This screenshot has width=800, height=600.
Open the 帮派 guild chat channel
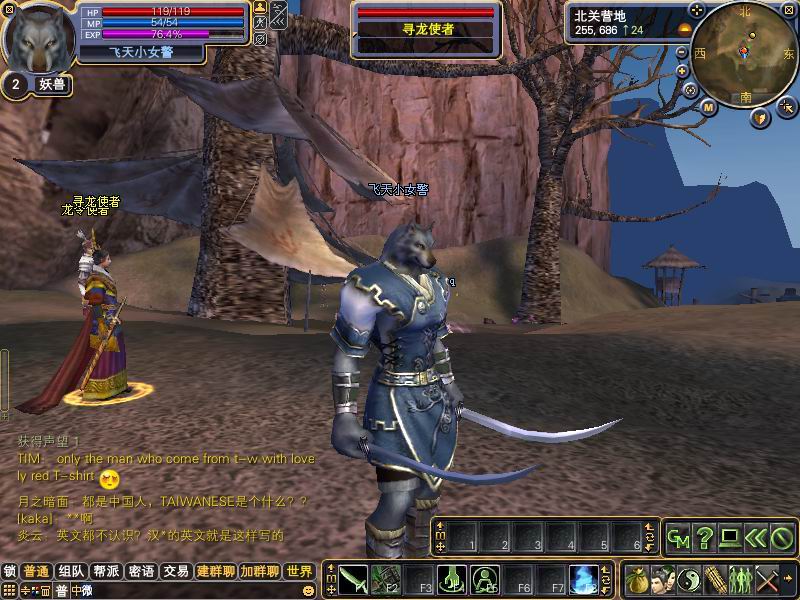pyautogui.click(x=106, y=572)
